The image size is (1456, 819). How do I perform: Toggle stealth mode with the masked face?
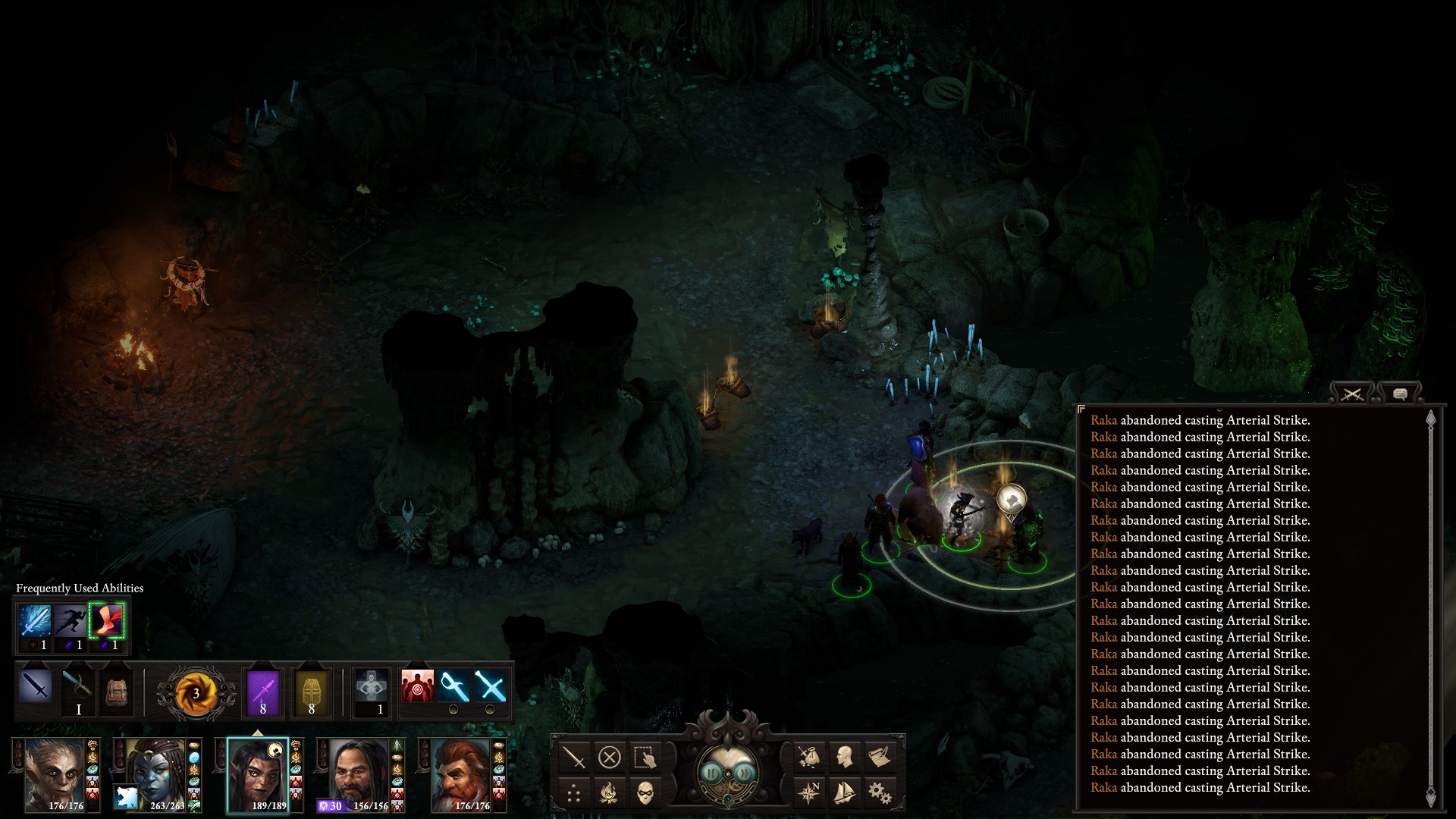pos(645,794)
